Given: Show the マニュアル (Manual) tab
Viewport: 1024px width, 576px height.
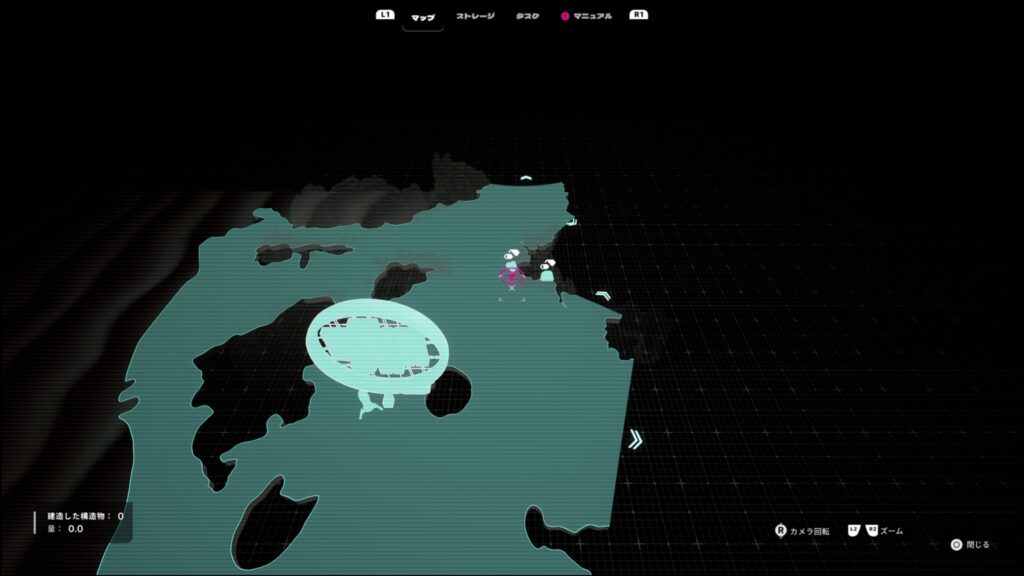Looking at the screenshot, I should coord(592,16).
